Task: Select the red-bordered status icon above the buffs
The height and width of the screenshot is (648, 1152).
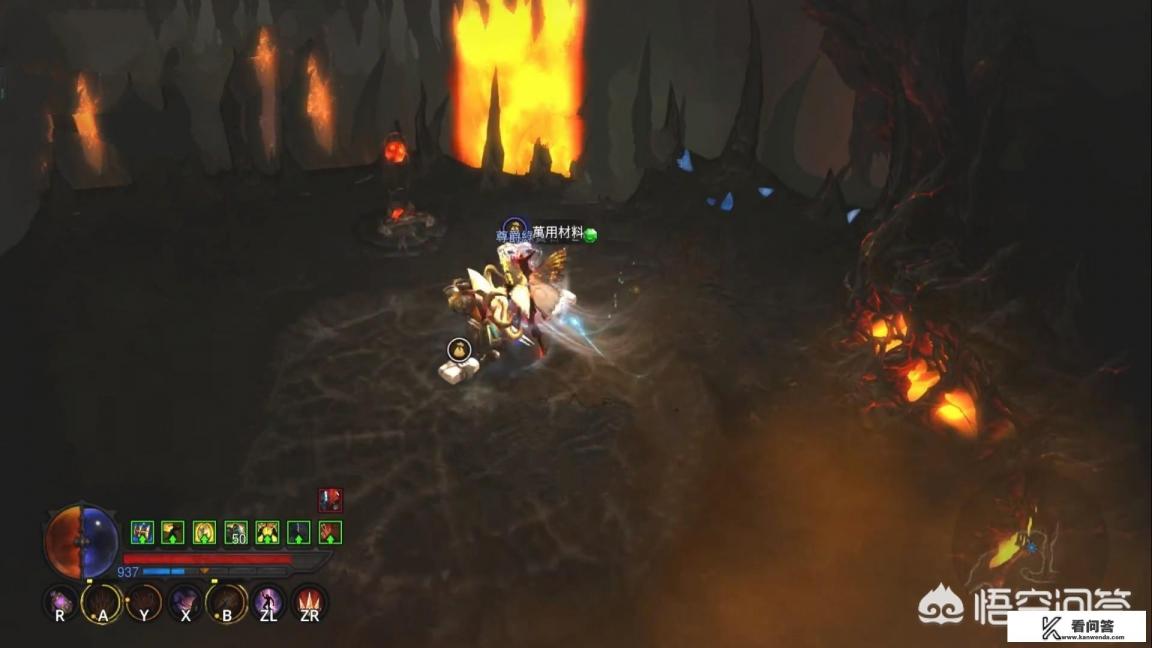Action: 330,500
